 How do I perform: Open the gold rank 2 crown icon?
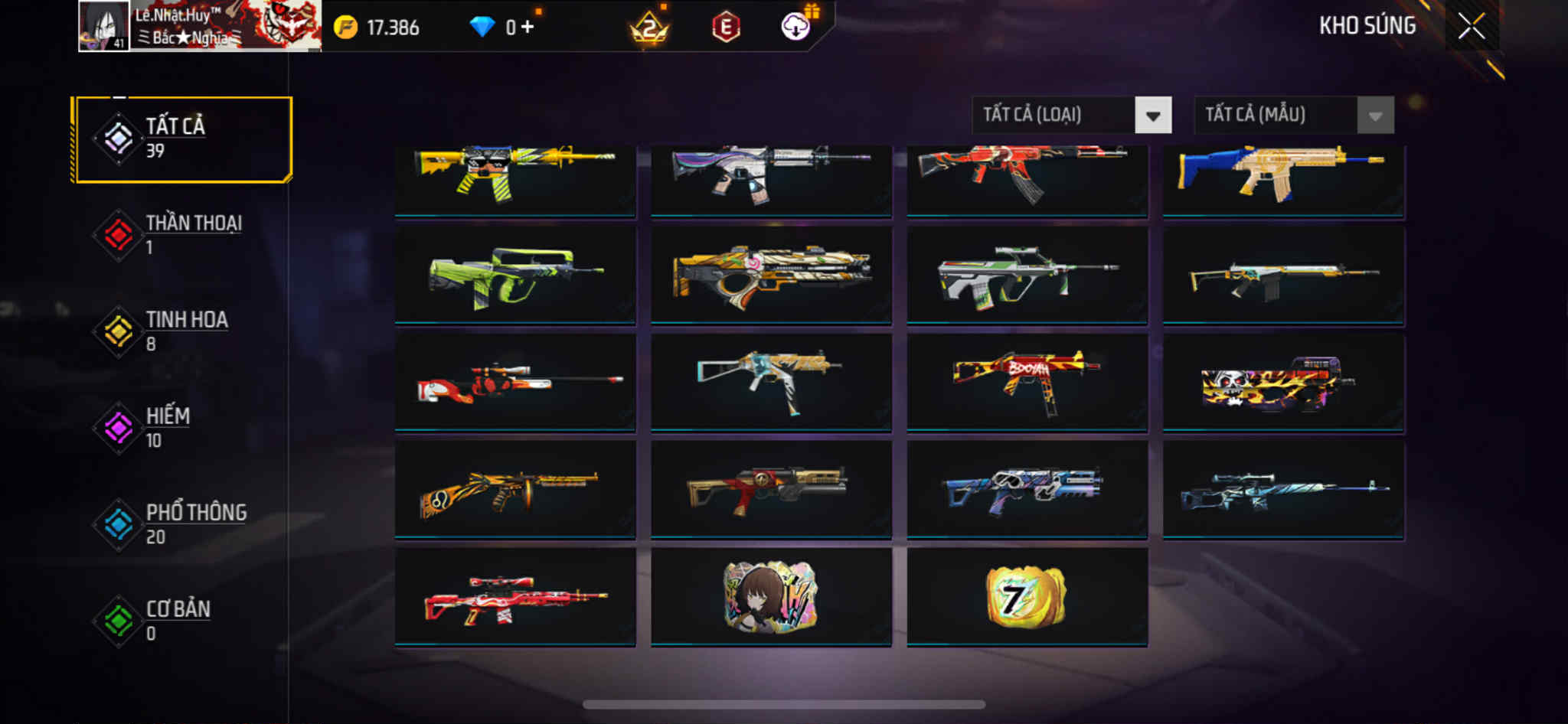pyautogui.click(x=649, y=29)
